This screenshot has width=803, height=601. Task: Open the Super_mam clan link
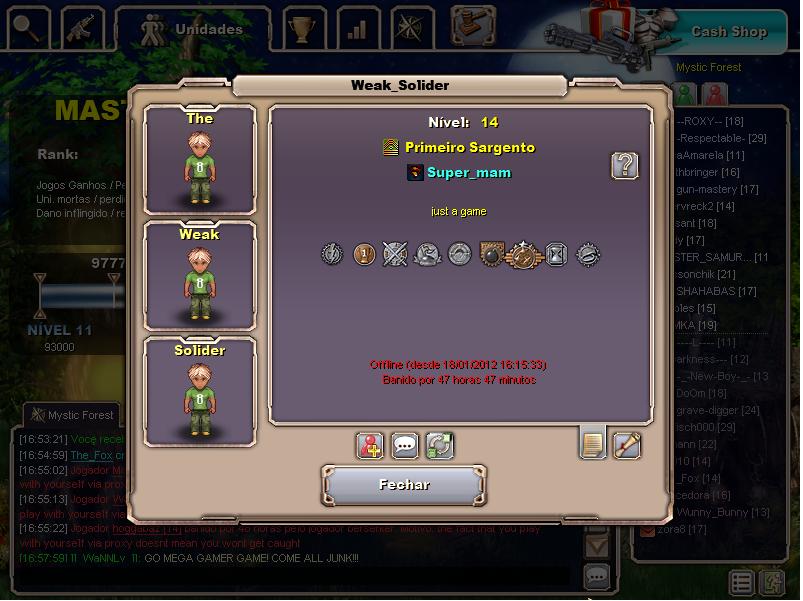(x=468, y=173)
